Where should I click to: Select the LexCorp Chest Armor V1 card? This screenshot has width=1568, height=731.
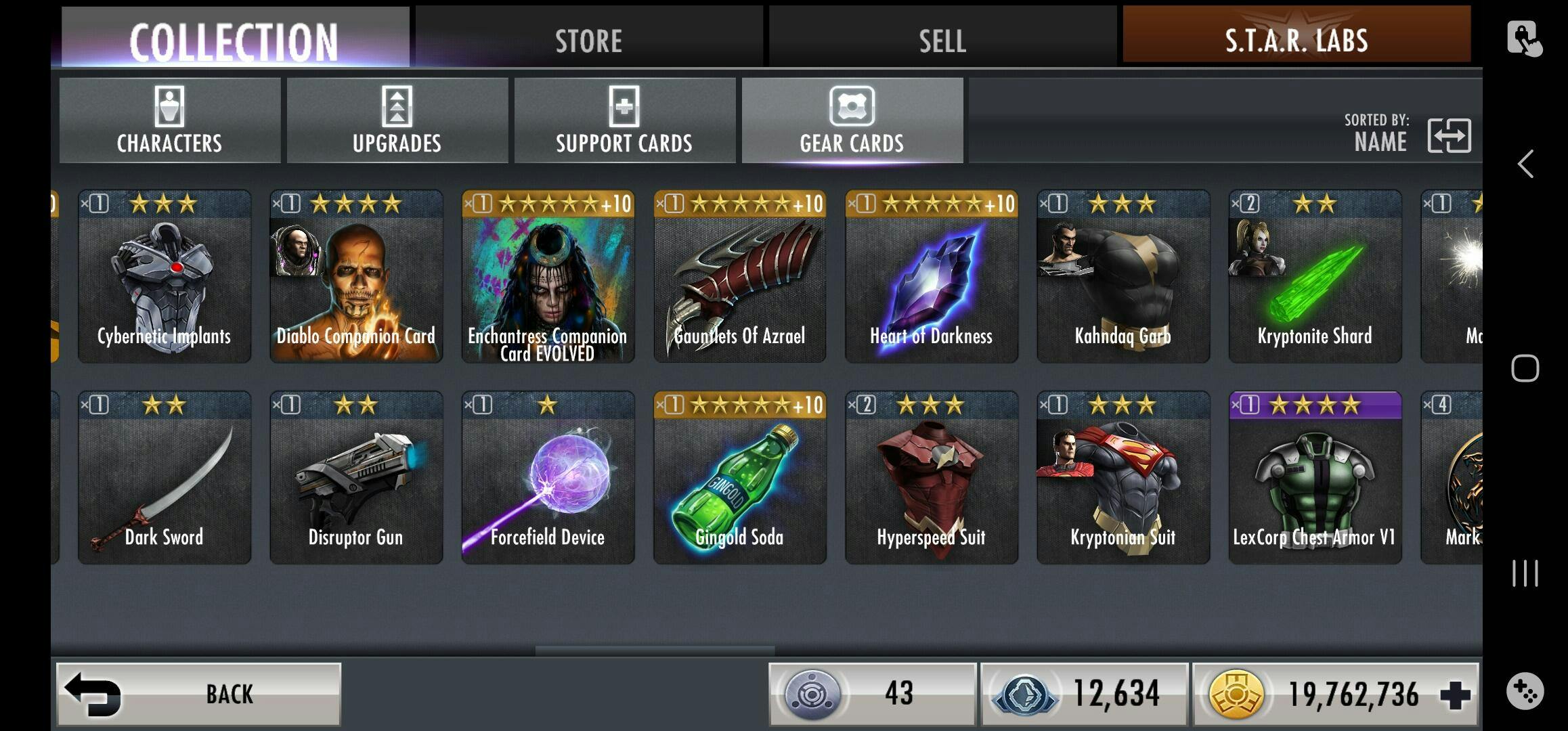1315,478
